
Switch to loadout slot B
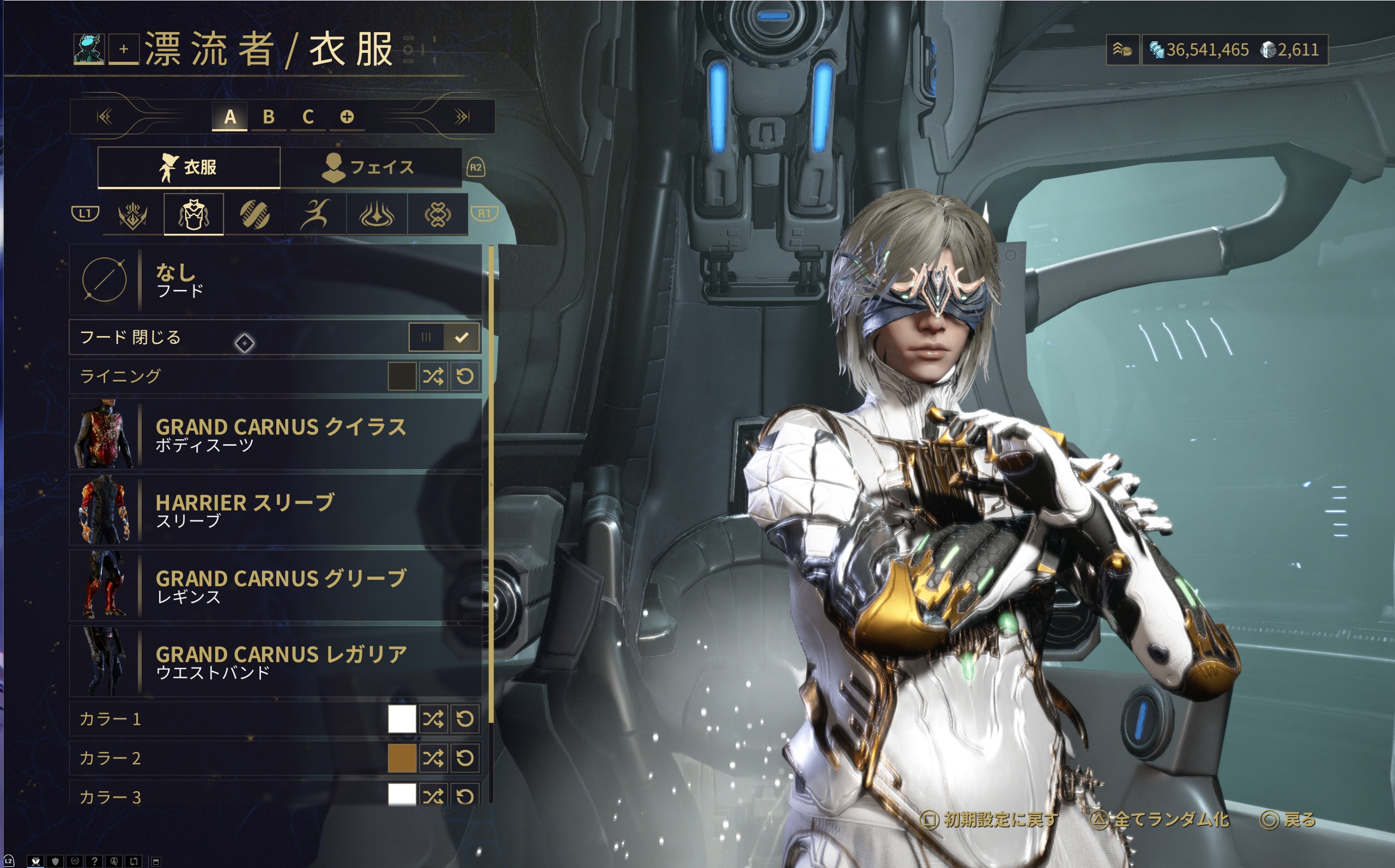(268, 117)
